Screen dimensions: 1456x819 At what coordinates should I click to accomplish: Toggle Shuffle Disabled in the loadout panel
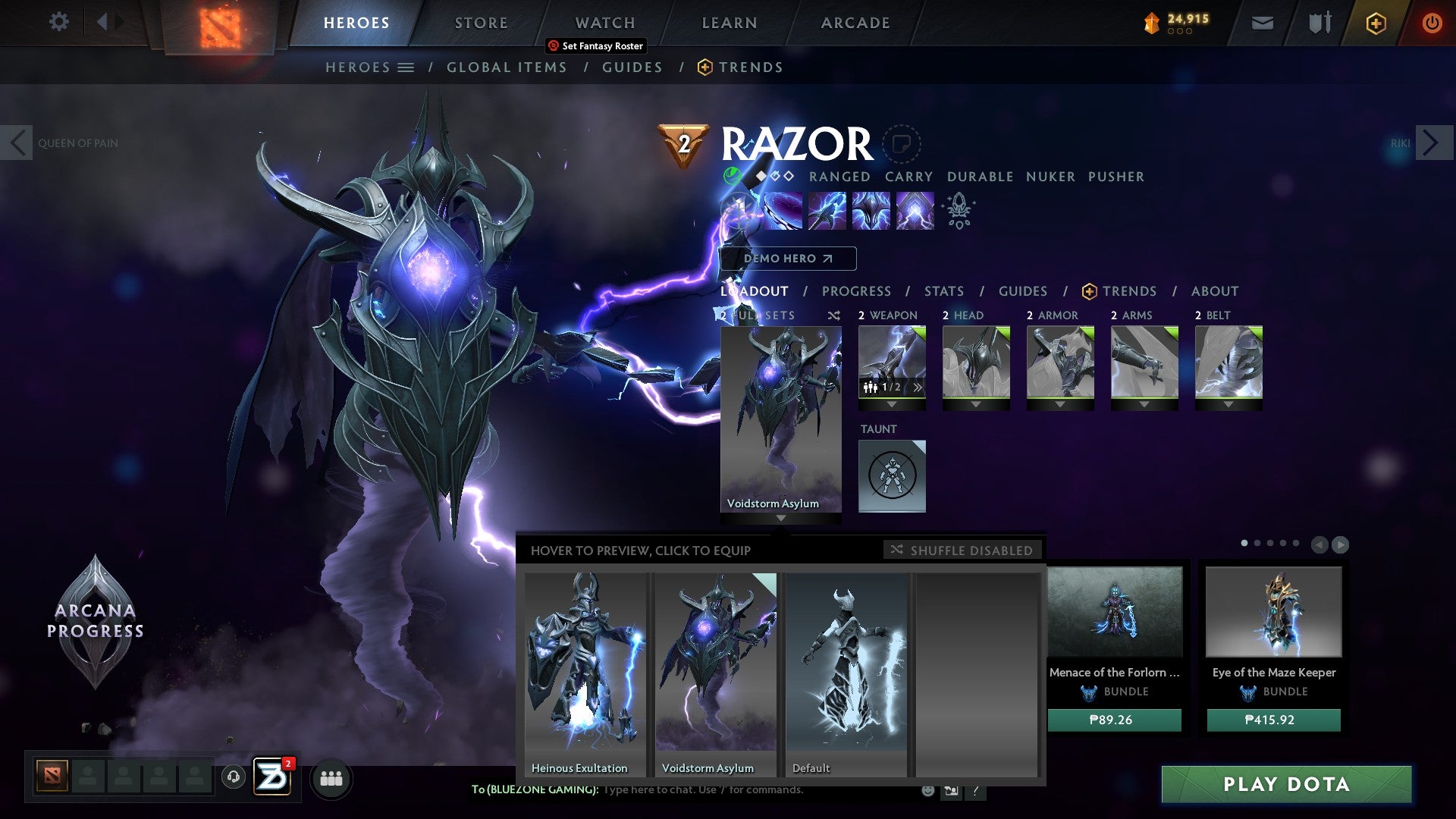coord(962,551)
